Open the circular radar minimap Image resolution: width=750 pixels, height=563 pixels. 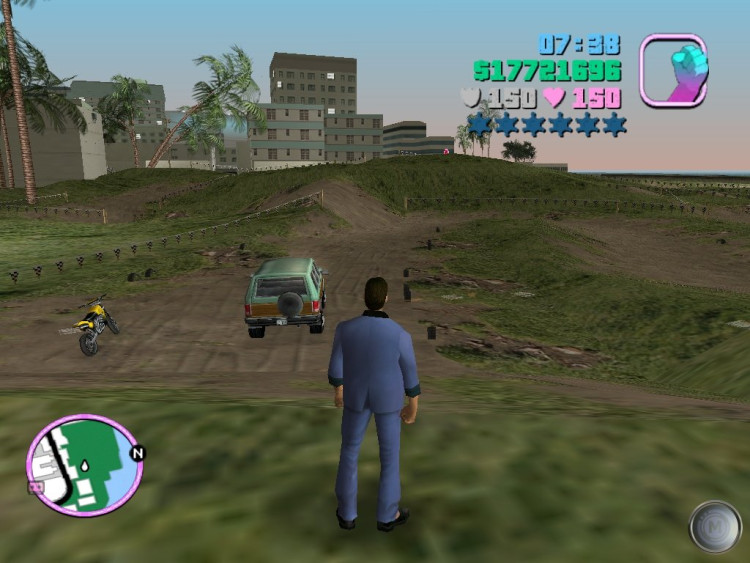85,466
